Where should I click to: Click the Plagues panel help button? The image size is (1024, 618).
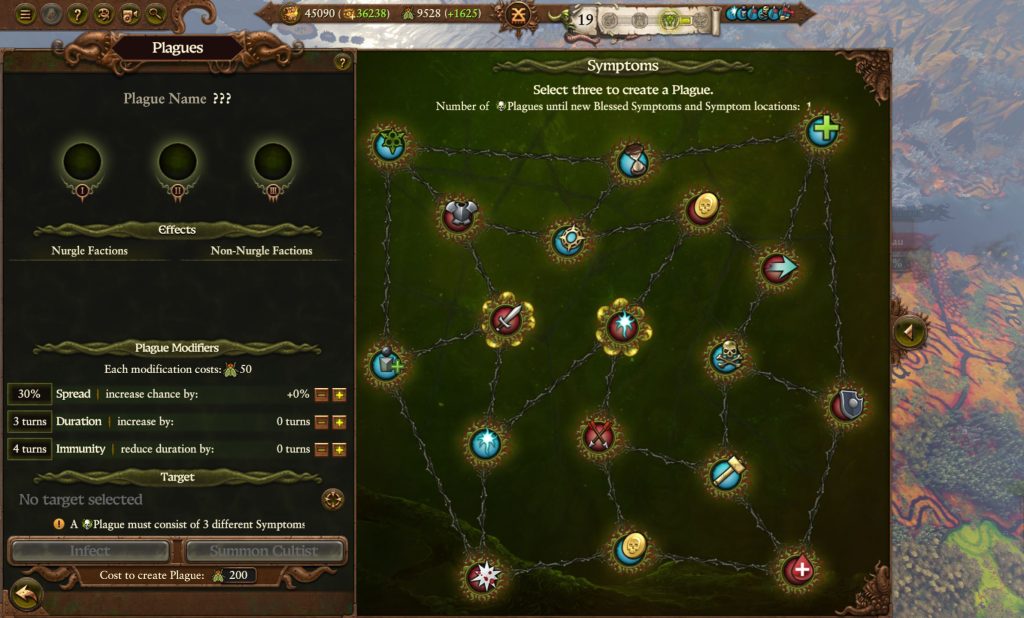(x=342, y=63)
